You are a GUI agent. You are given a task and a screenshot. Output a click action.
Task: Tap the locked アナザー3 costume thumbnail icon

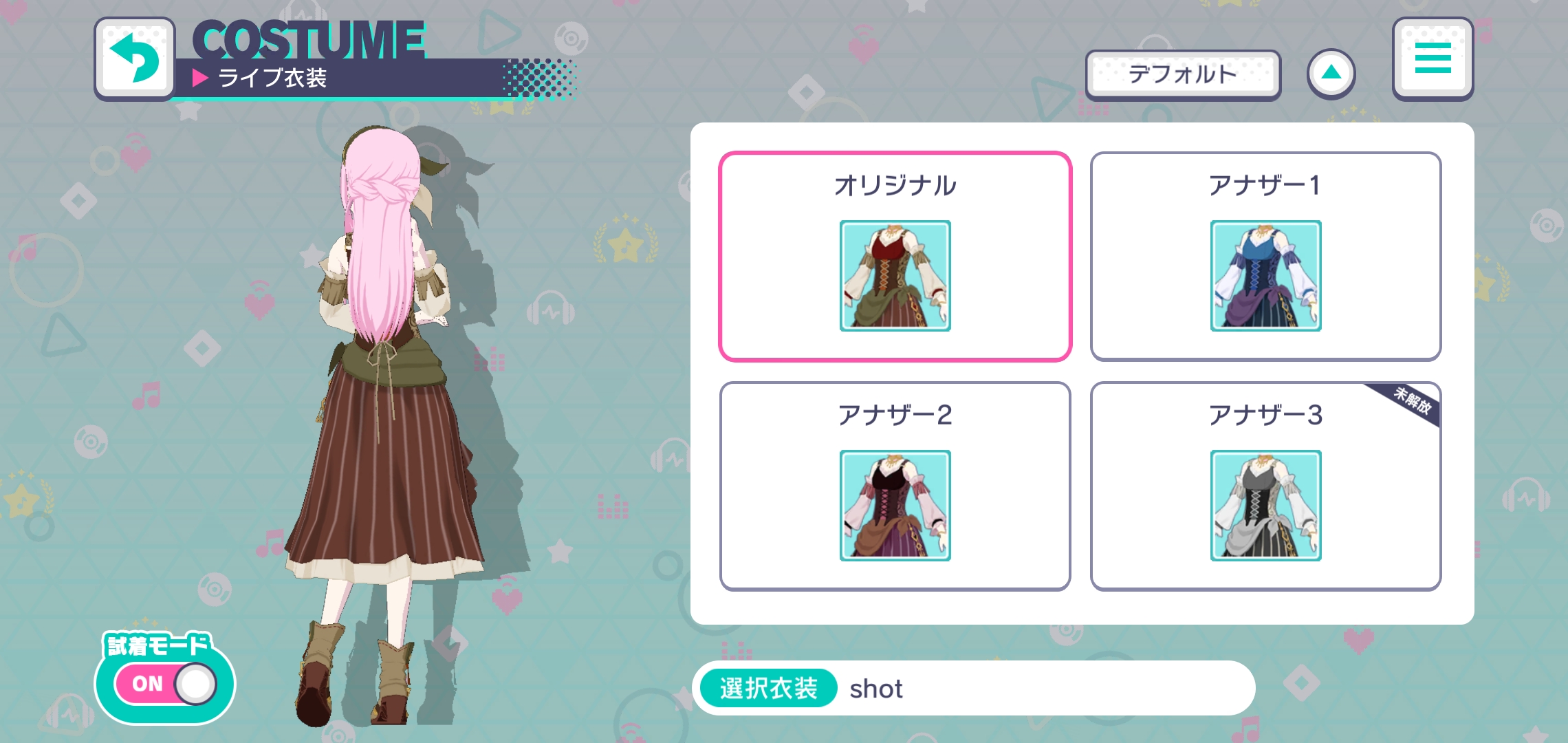pos(1267,507)
